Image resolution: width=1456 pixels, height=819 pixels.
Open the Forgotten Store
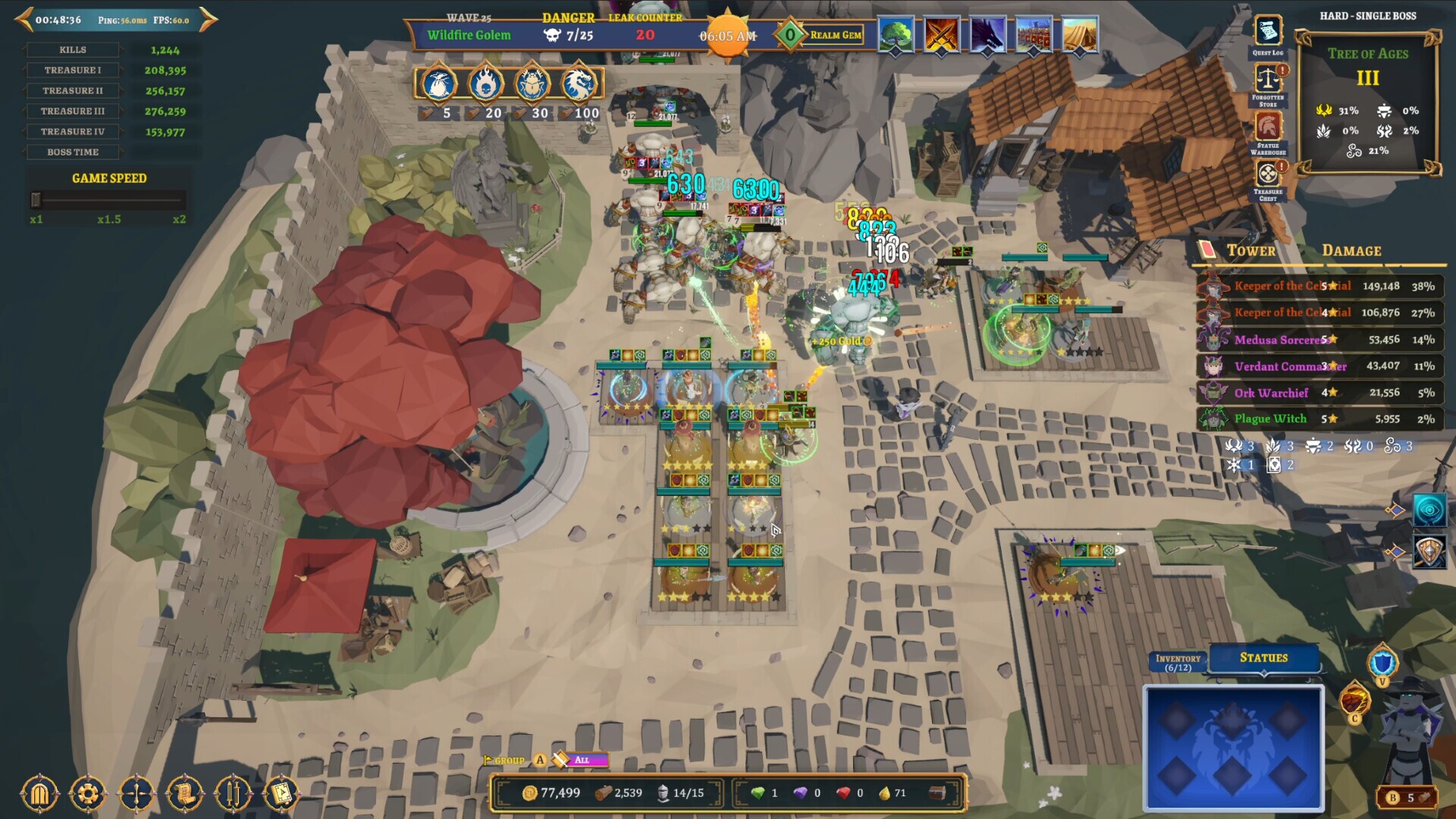tap(1267, 79)
